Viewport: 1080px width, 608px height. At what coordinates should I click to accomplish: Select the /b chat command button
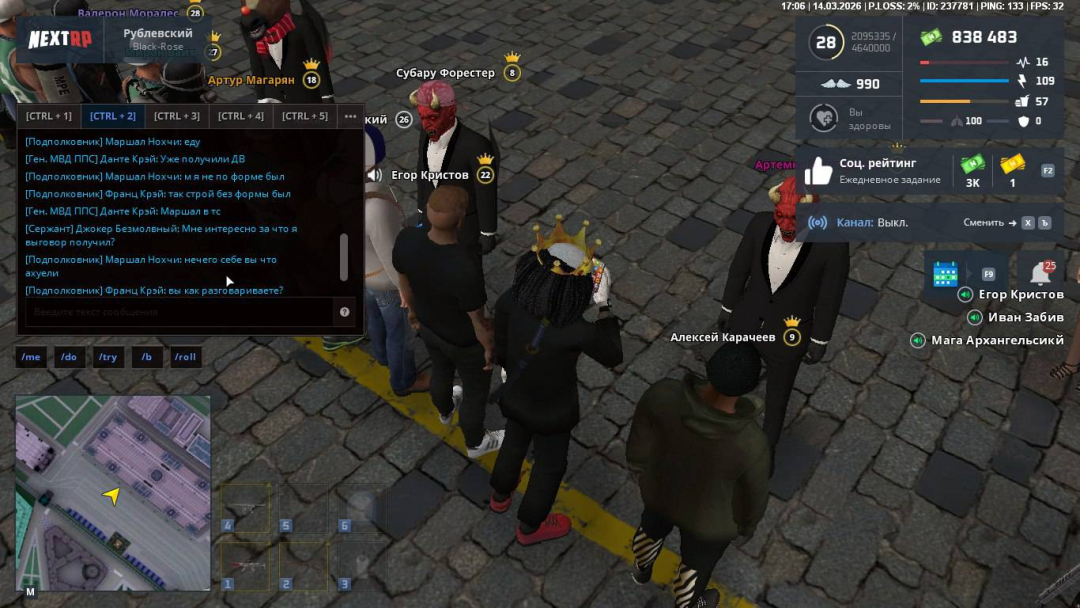(x=147, y=357)
